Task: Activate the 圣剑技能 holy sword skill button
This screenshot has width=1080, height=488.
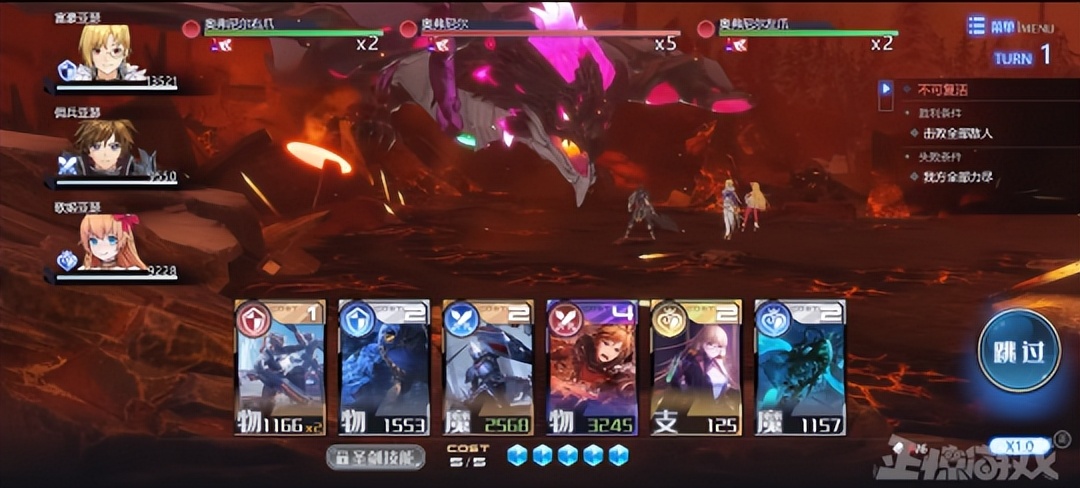Action: (376, 457)
